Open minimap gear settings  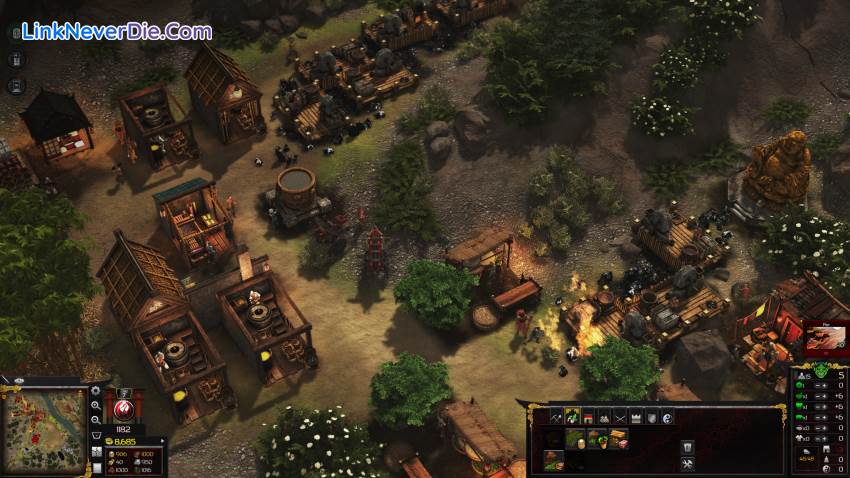coord(96,390)
